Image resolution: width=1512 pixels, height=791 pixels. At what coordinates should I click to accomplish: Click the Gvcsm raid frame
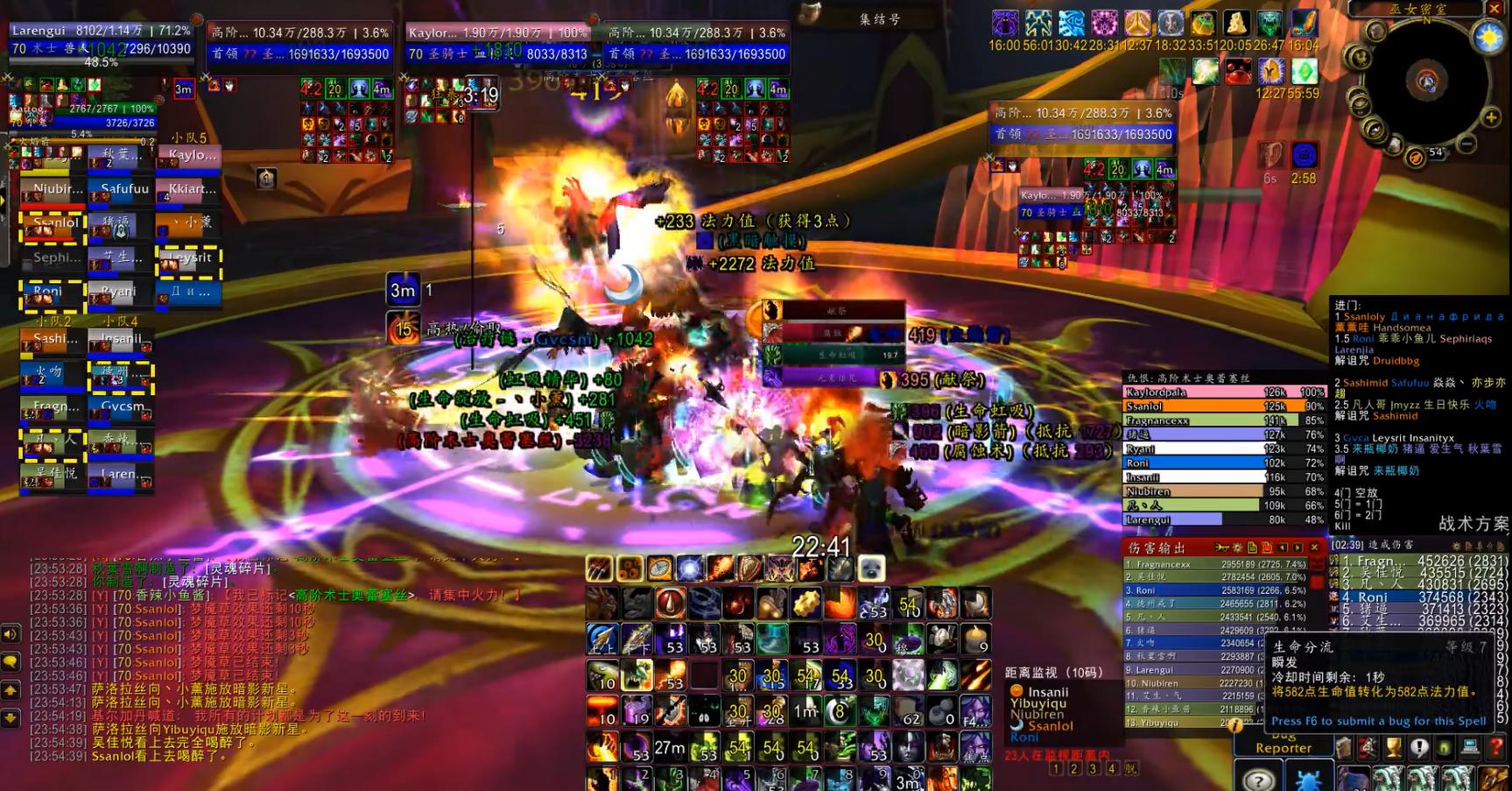coord(121,408)
